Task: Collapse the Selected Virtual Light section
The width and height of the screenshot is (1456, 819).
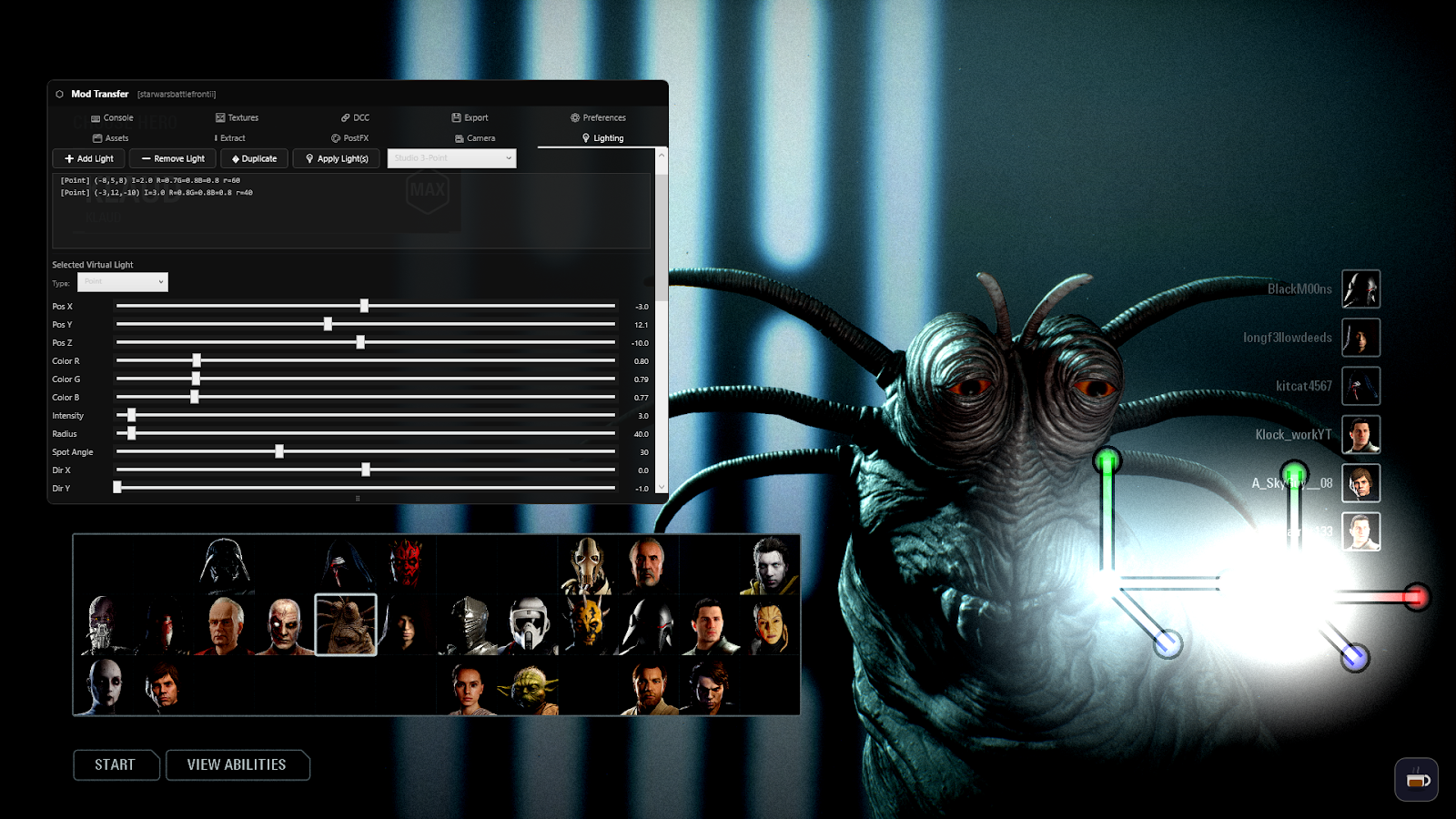Action: pyautogui.click(x=92, y=264)
